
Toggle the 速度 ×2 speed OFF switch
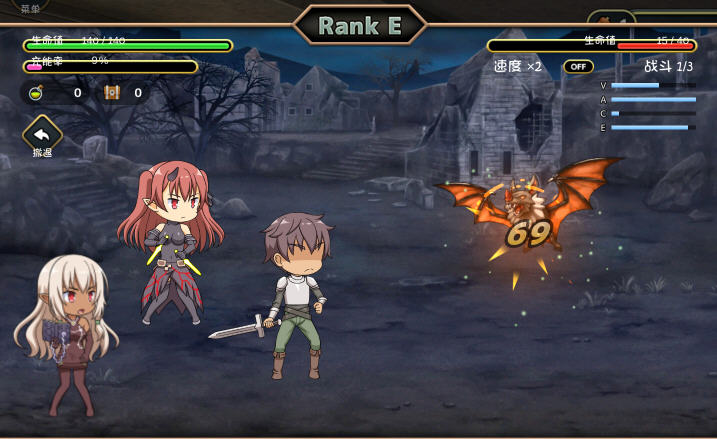click(x=578, y=67)
